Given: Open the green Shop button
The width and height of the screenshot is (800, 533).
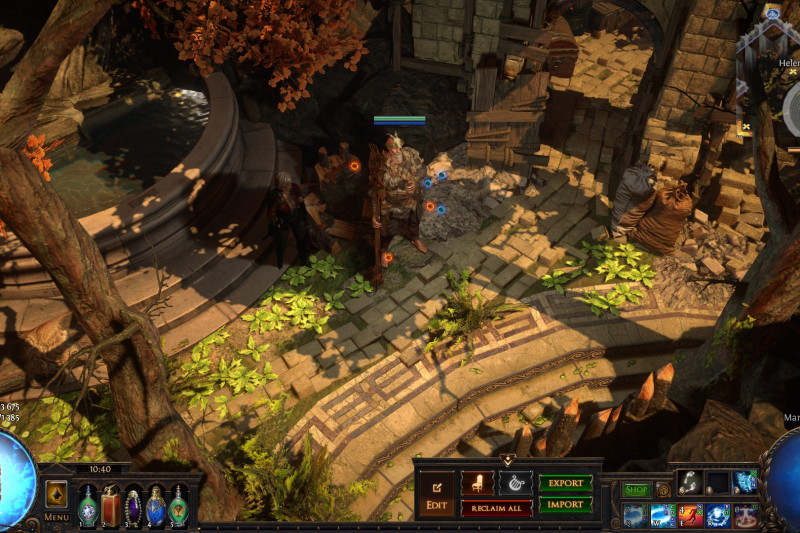Looking at the screenshot, I should [x=636, y=490].
